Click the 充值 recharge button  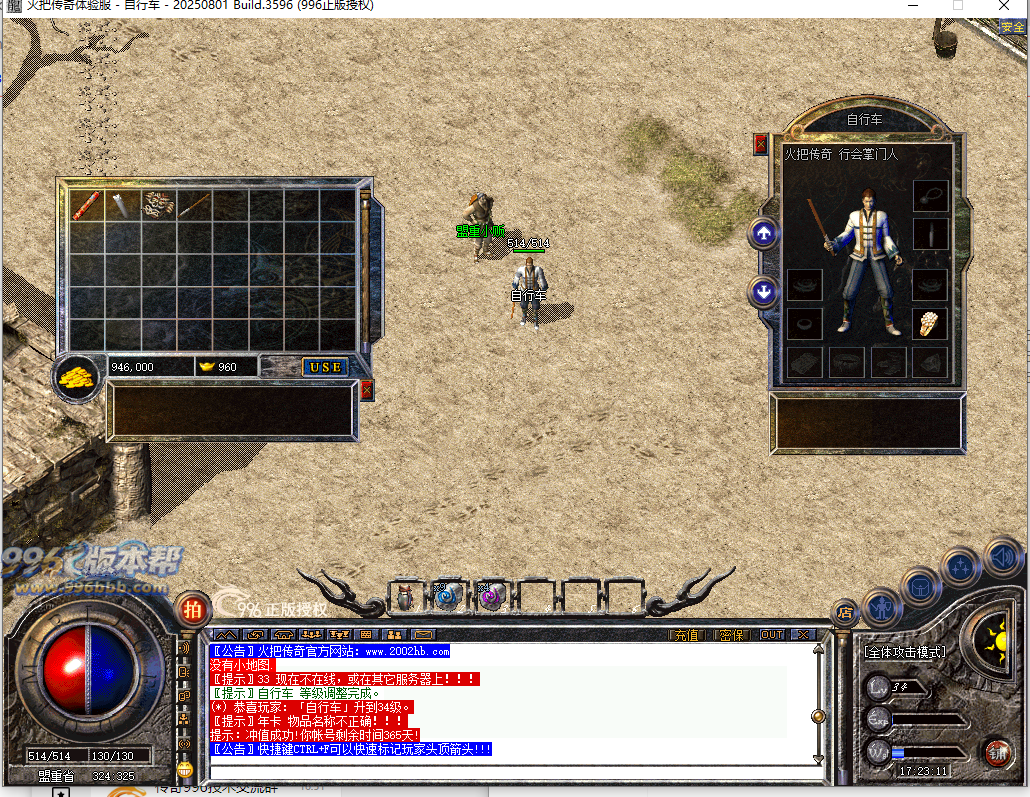686,635
